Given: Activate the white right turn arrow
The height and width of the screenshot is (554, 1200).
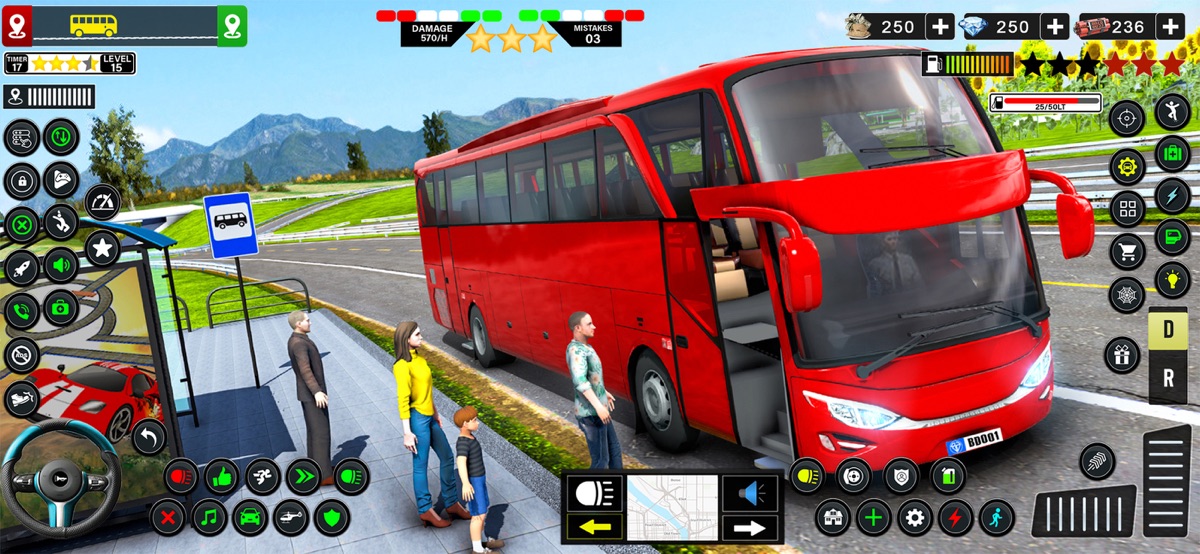Looking at the screenshot, I should 750,527.
